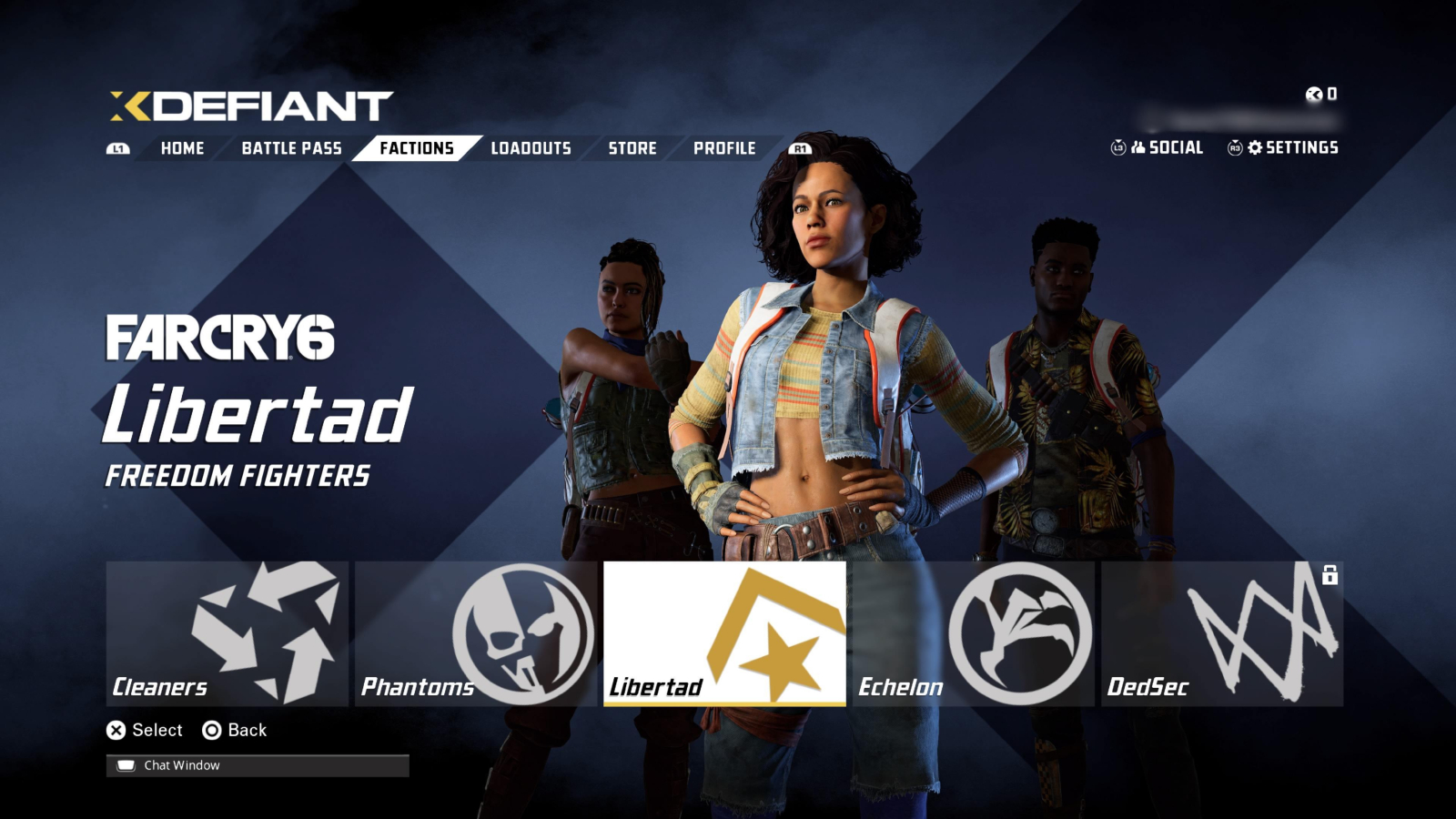Switch to the Loadouts tab
The image size is (1456, 819).
(530, 148)
